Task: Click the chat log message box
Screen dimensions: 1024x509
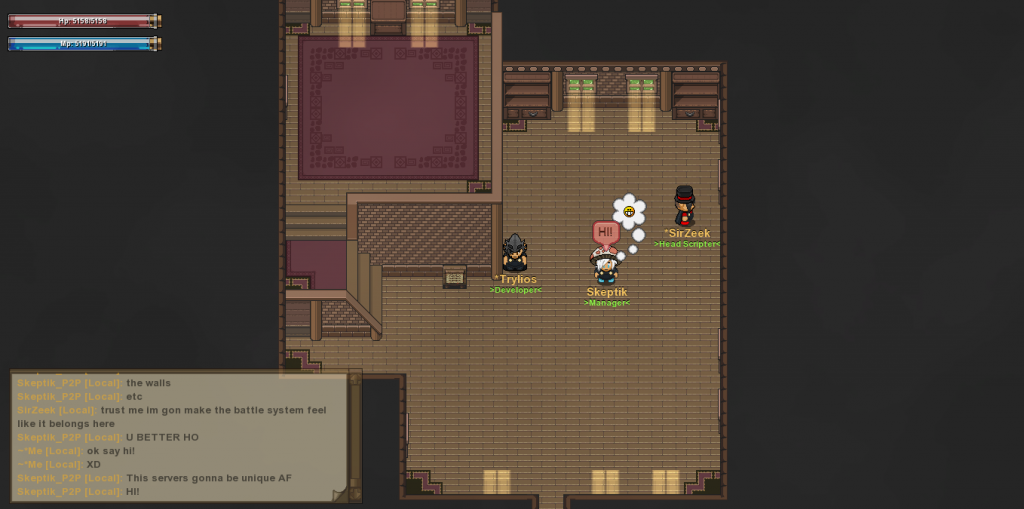Action: tap(180, 437)
